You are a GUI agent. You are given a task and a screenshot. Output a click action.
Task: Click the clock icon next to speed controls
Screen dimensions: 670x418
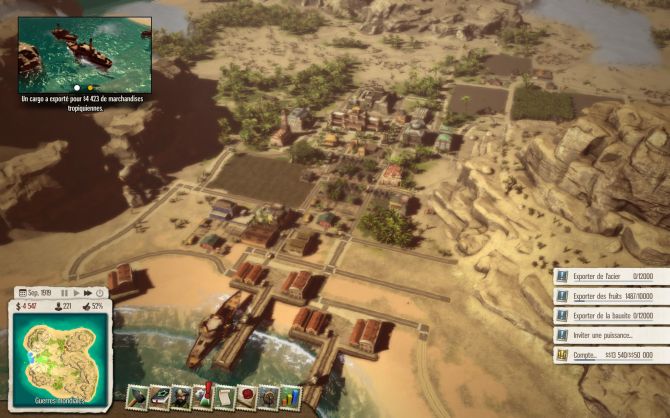pyautogui.click(x=100, y=293)
